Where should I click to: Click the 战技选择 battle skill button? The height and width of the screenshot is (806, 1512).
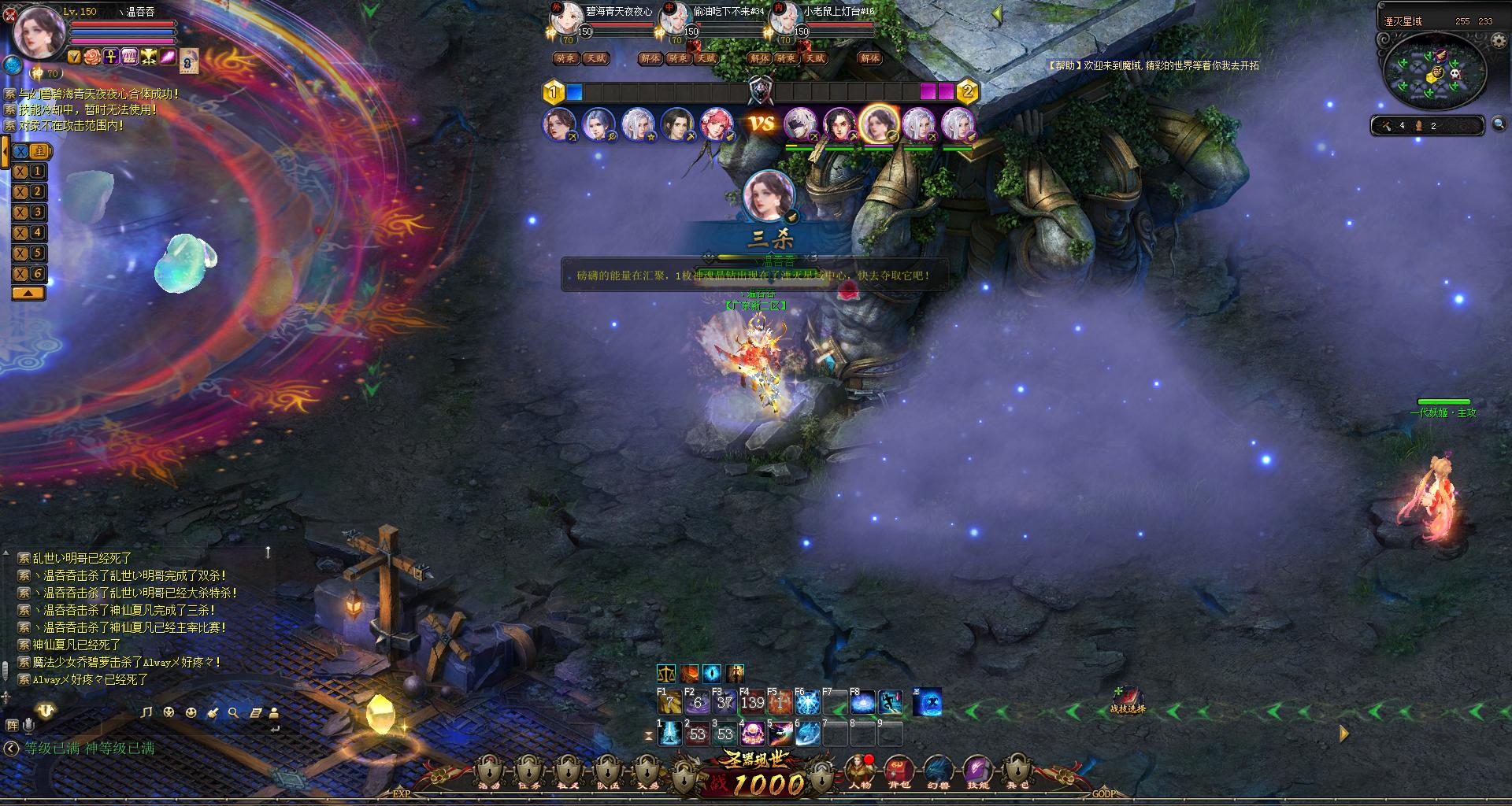[x=1128, y=699]
